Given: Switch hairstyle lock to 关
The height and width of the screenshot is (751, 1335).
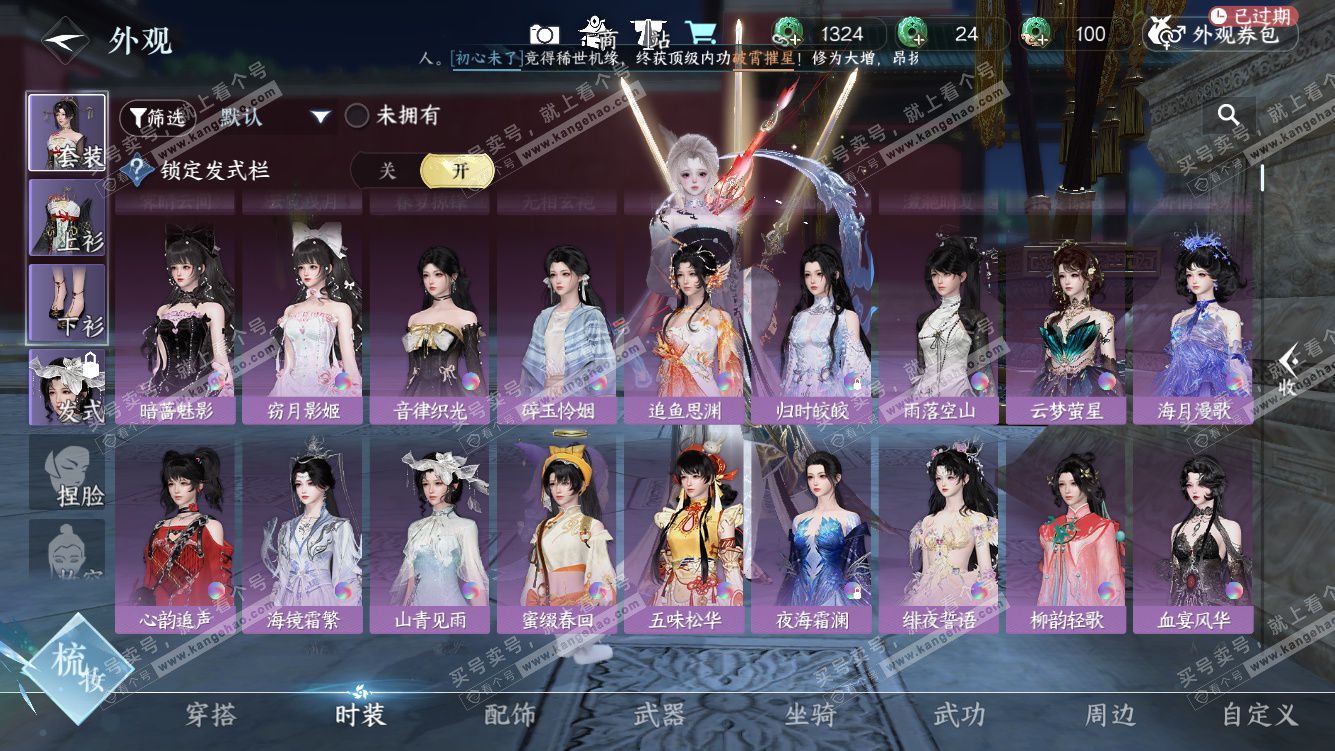Looking at the screenshot, I should tap(388, 171).
